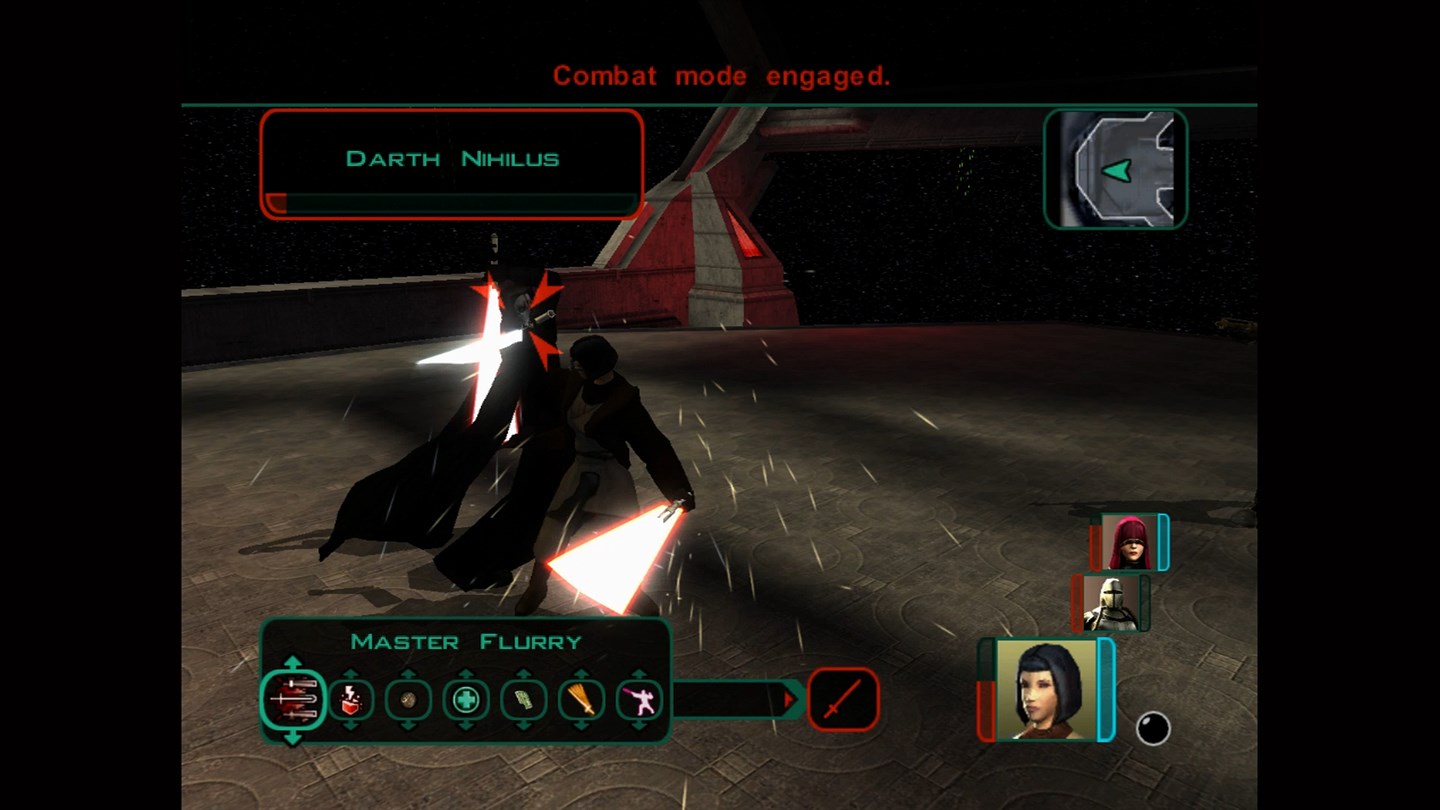Activate the pink lightsaber figure stance icon
The height and width of the screenshot is (810, 1440).
pos(639,699)
